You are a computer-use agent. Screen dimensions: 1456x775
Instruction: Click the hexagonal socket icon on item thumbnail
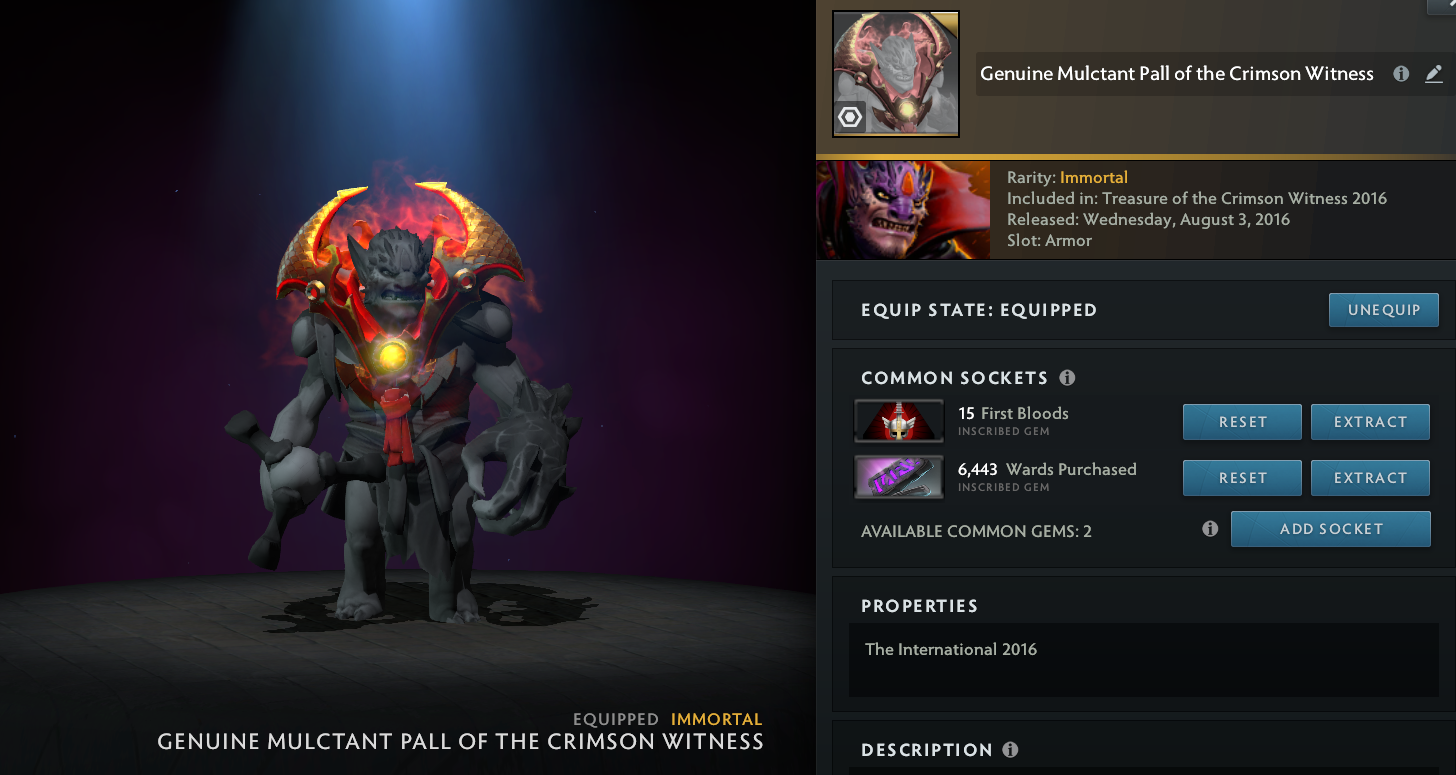pos(849,117)
